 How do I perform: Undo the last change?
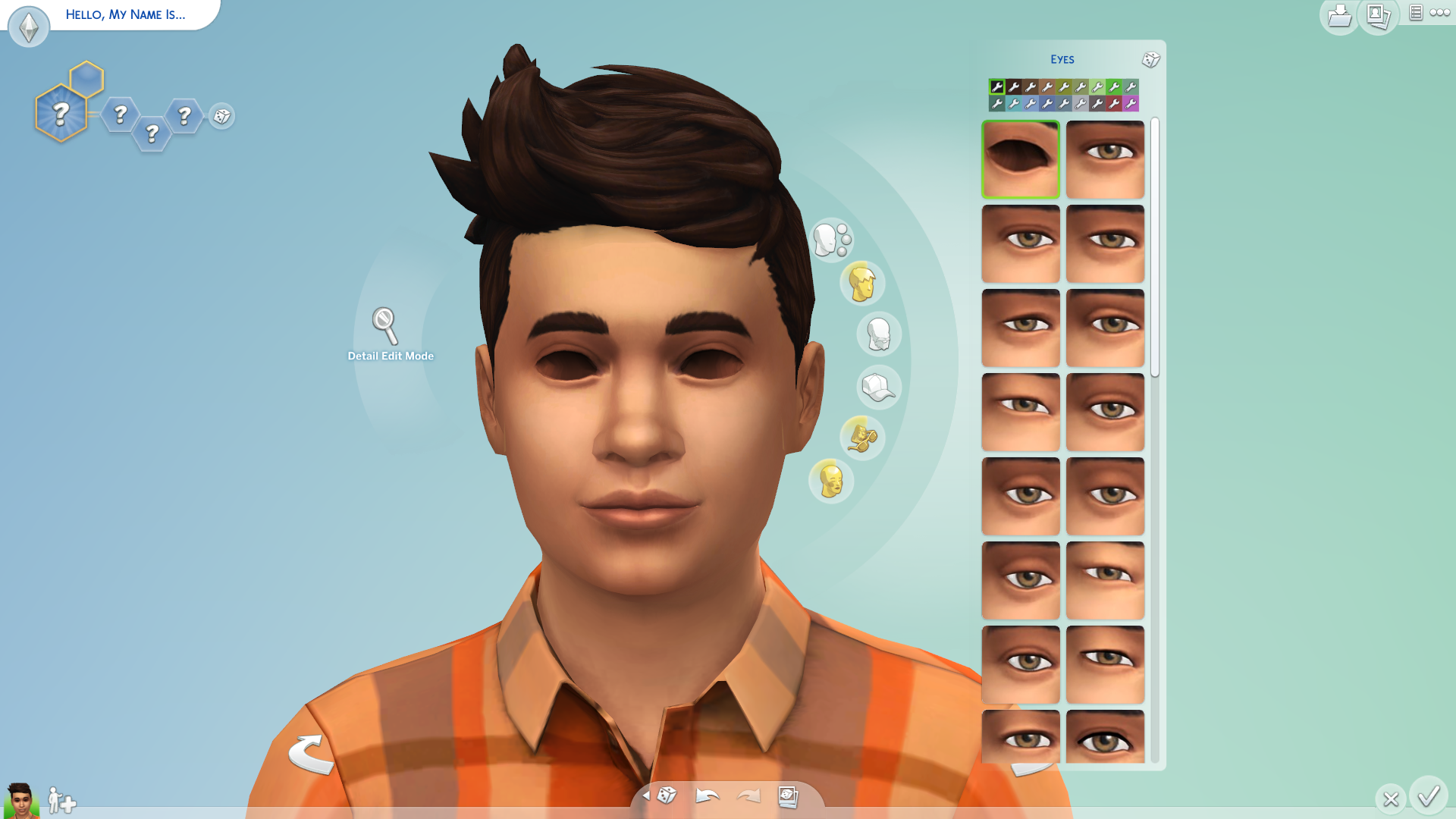click(706, 796)
